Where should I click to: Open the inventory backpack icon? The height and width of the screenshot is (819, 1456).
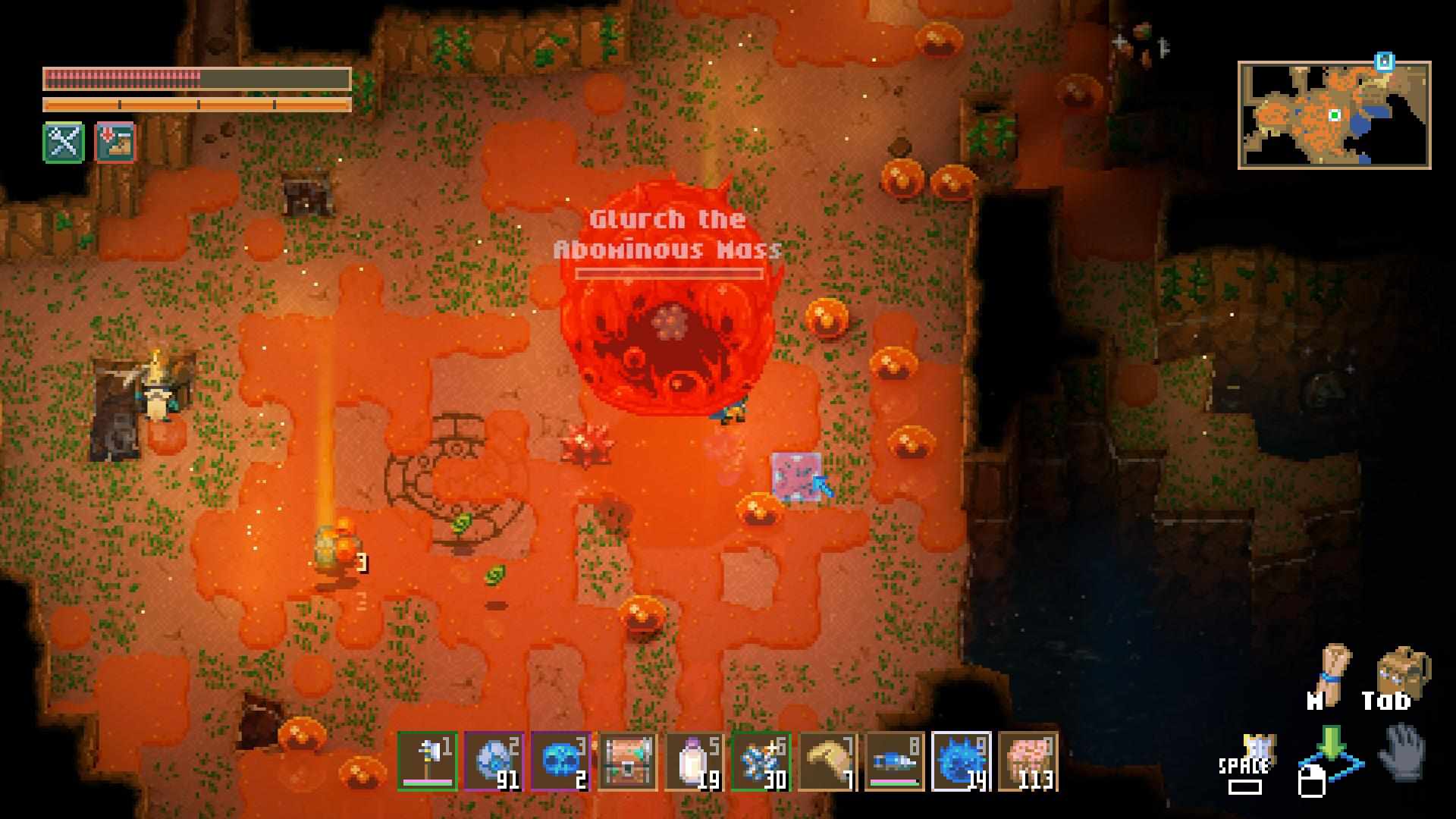coord(1403,671)
